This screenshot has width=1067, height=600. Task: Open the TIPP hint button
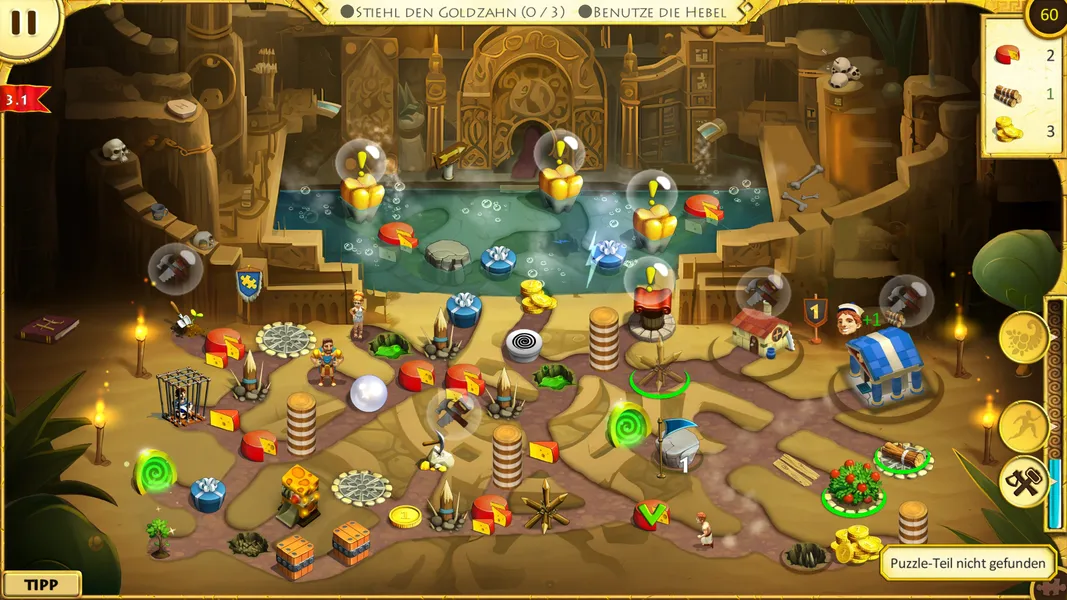[41, 584]
